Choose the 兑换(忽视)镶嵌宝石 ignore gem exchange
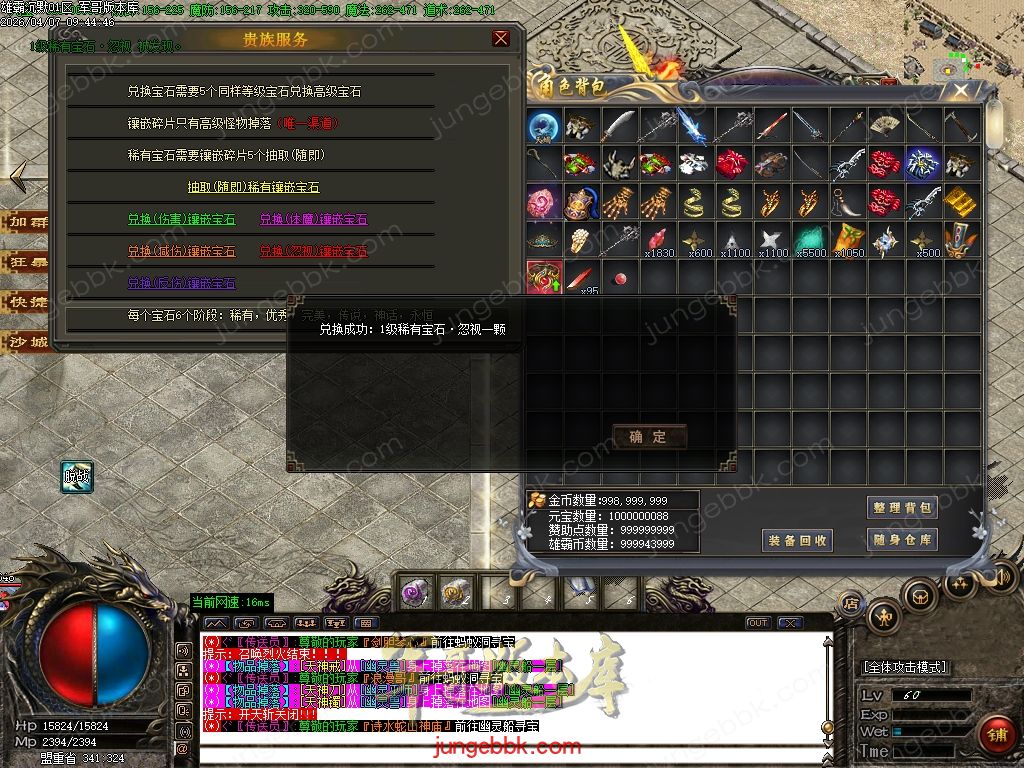The width and height of the screenshot is (1024, 768). (313, 251)
